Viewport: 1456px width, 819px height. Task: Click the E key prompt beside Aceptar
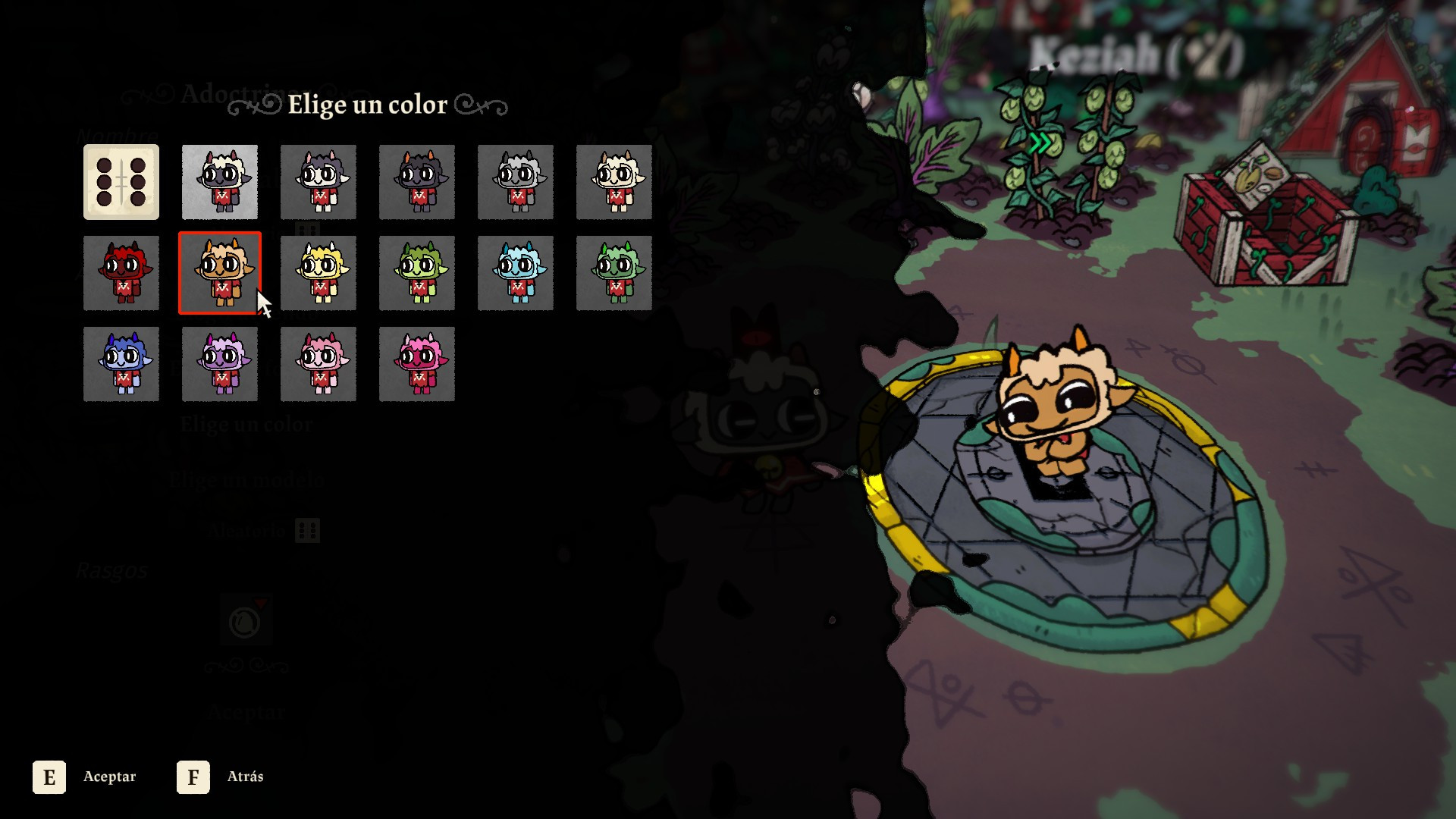click(50, 777)
